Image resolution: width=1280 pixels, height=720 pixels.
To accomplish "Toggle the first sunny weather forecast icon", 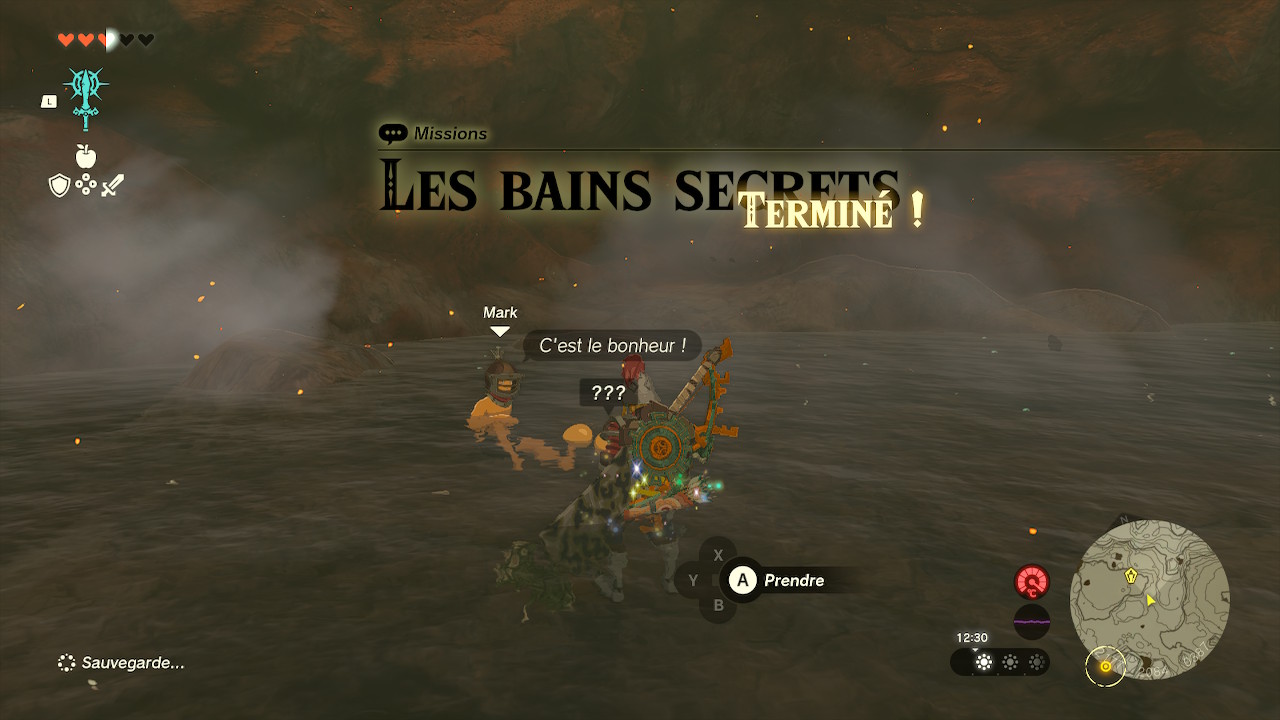I will point(985,663).
